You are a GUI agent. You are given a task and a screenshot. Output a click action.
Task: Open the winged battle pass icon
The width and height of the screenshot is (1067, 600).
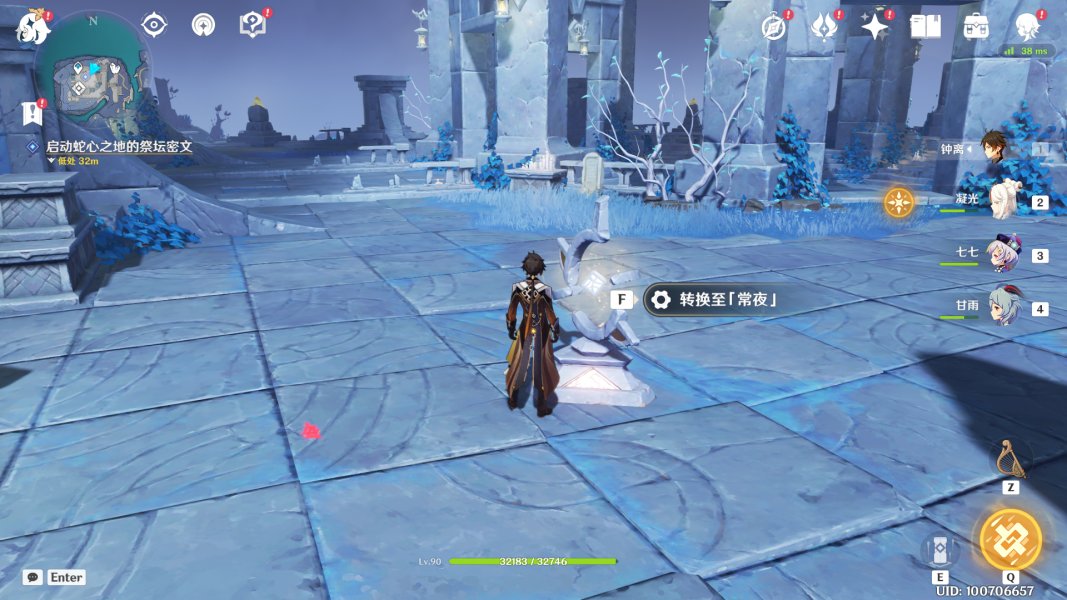[x=823, y=27]
